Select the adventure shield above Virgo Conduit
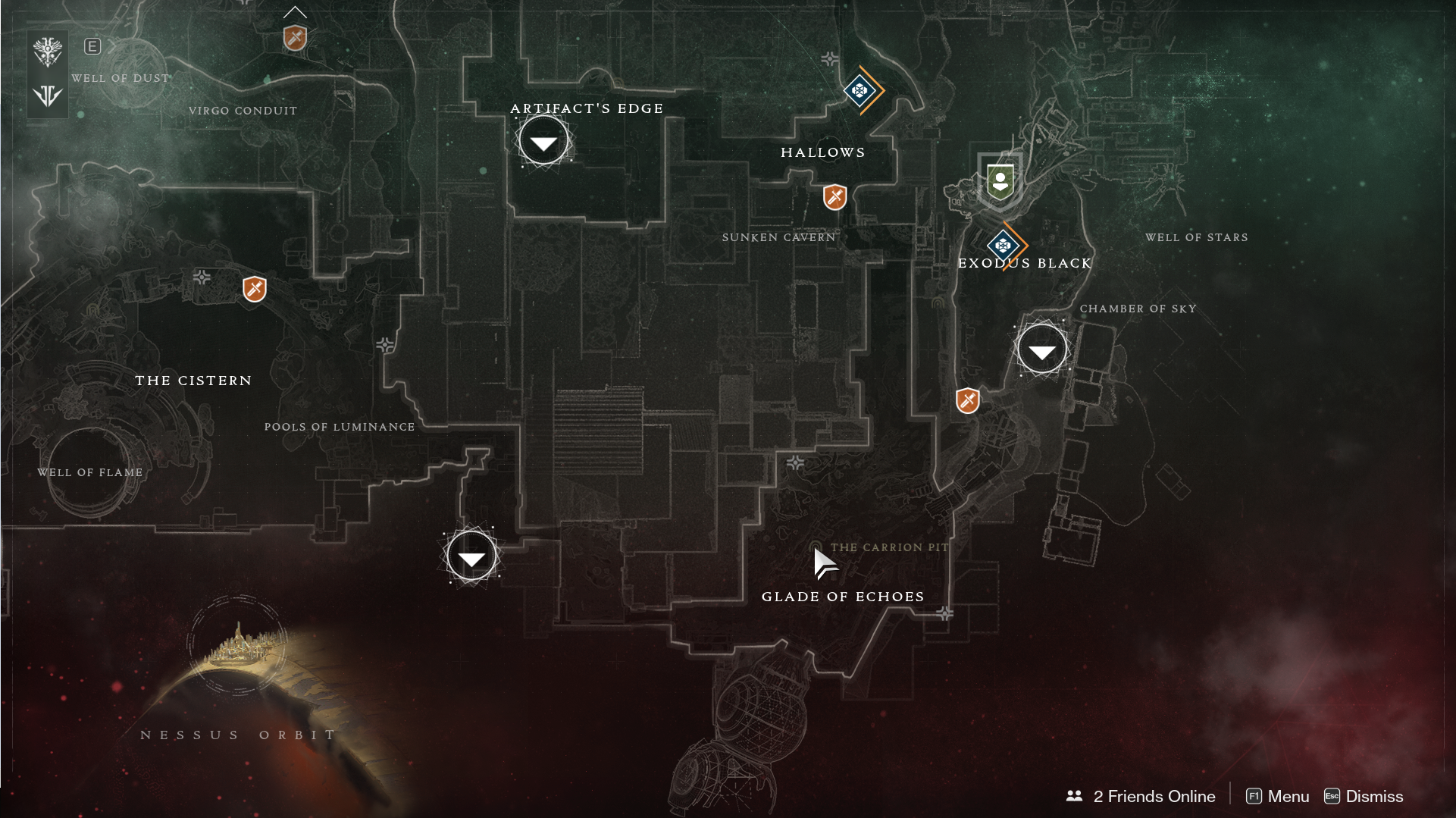 click(x=295, y=37)
